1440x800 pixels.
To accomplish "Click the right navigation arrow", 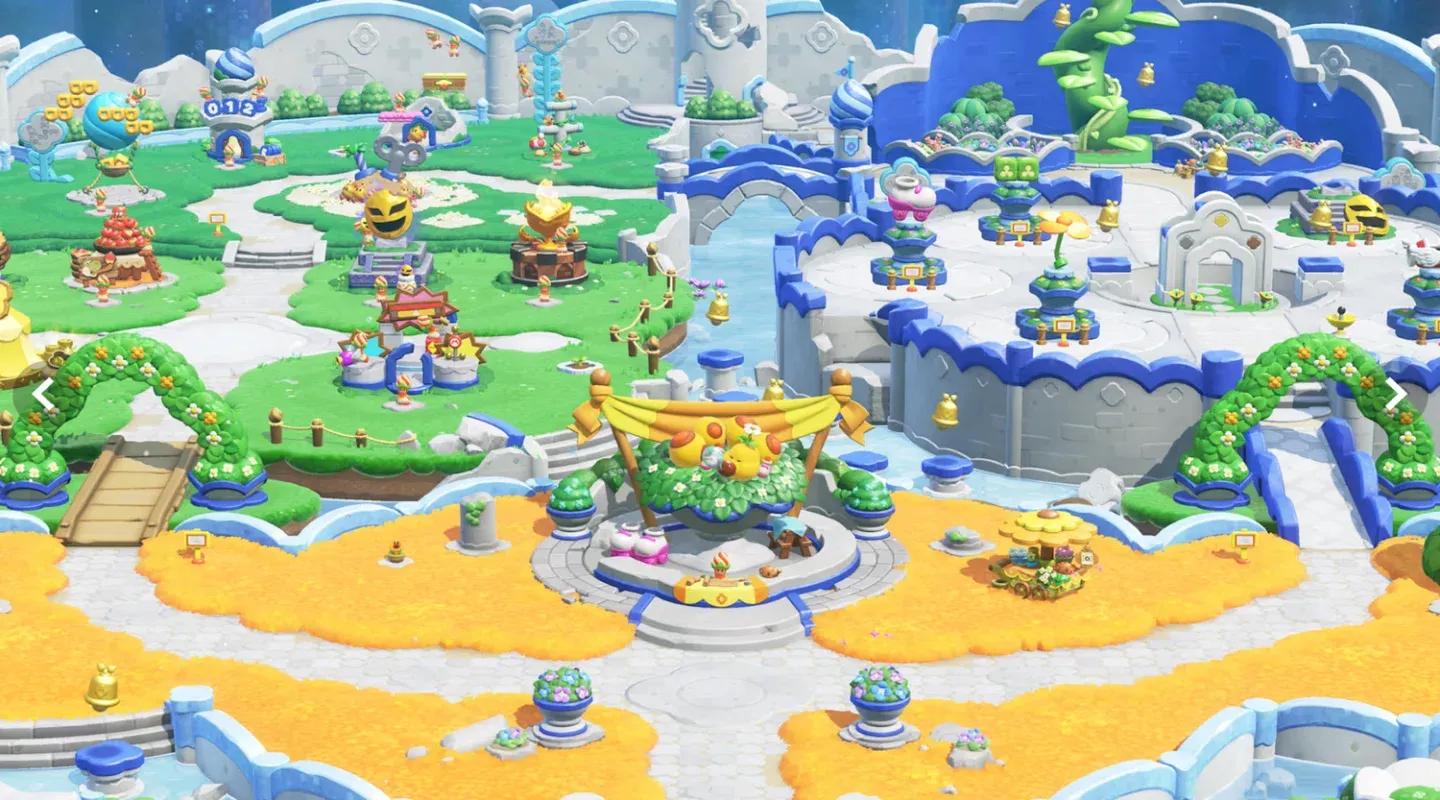I will click(x=1398, y=393).
